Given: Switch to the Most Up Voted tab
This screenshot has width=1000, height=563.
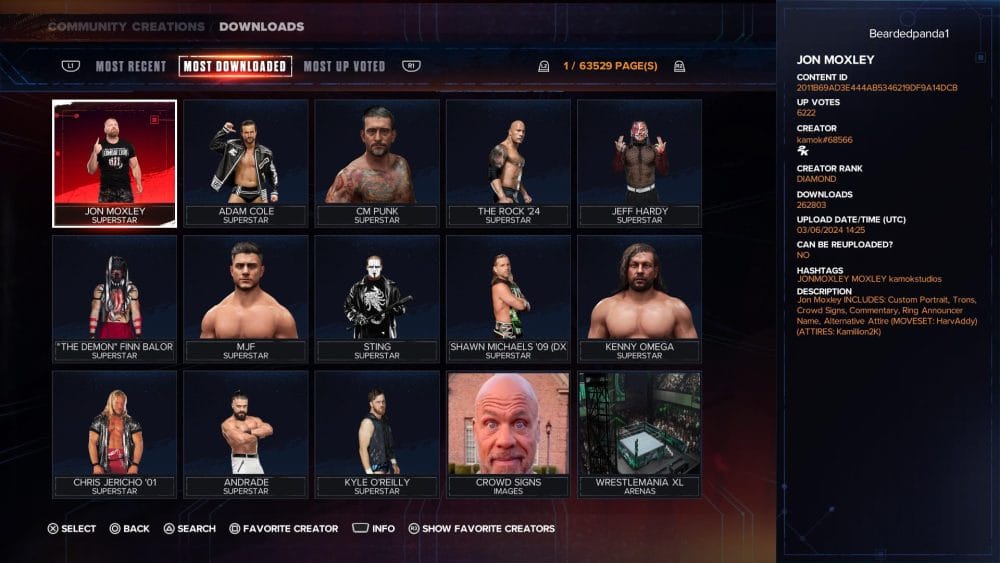Looking at the screenshot, I should coord(344,67).
